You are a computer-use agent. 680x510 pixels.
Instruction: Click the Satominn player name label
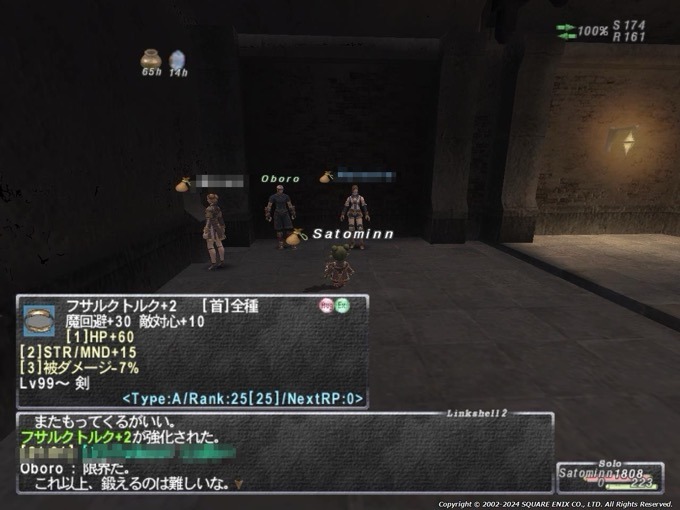pyautogui.click(x=353, y=234)
